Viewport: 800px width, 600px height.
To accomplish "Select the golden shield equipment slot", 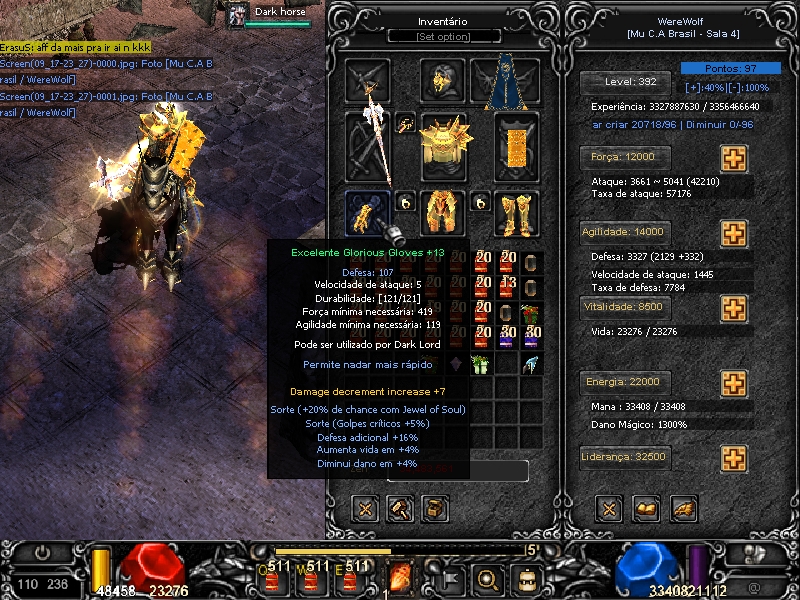I will click(x=516, y=146).
